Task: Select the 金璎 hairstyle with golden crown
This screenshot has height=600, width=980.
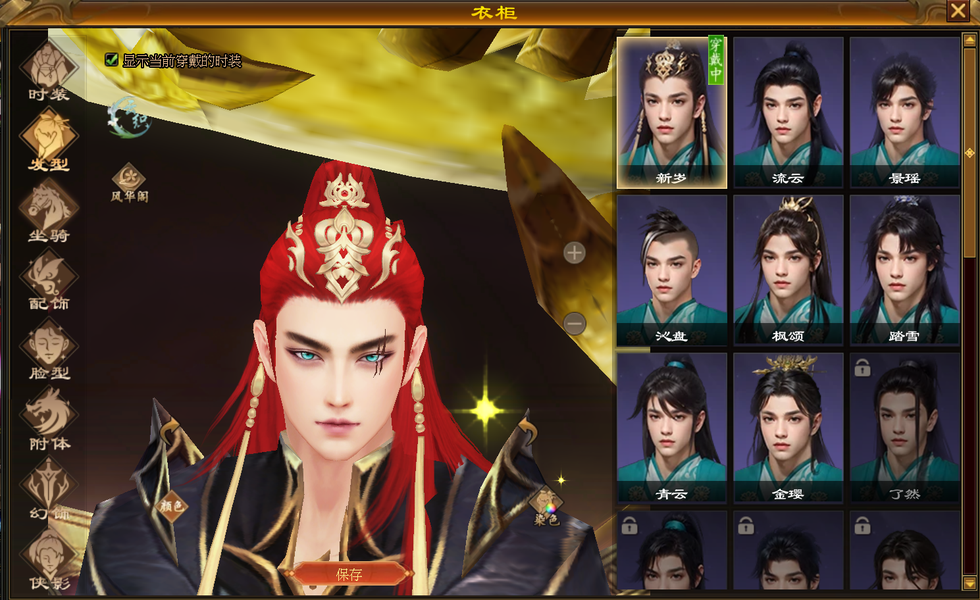Action: pos(788,428)
